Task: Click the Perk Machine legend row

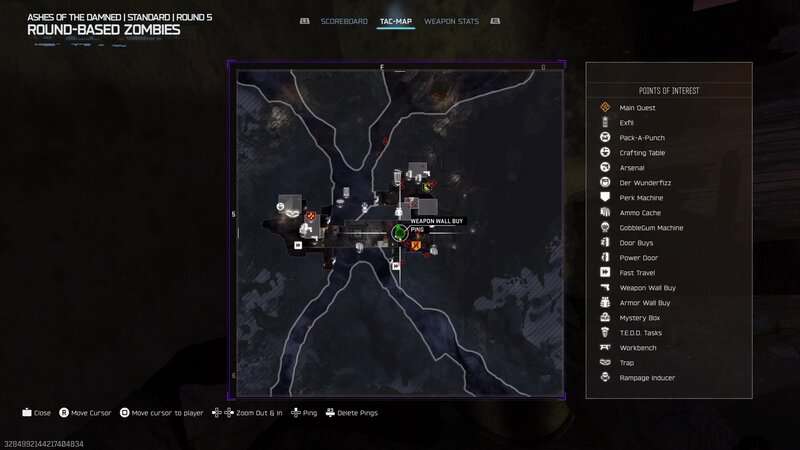Action: pyautogui.click(x=641, y=197)
